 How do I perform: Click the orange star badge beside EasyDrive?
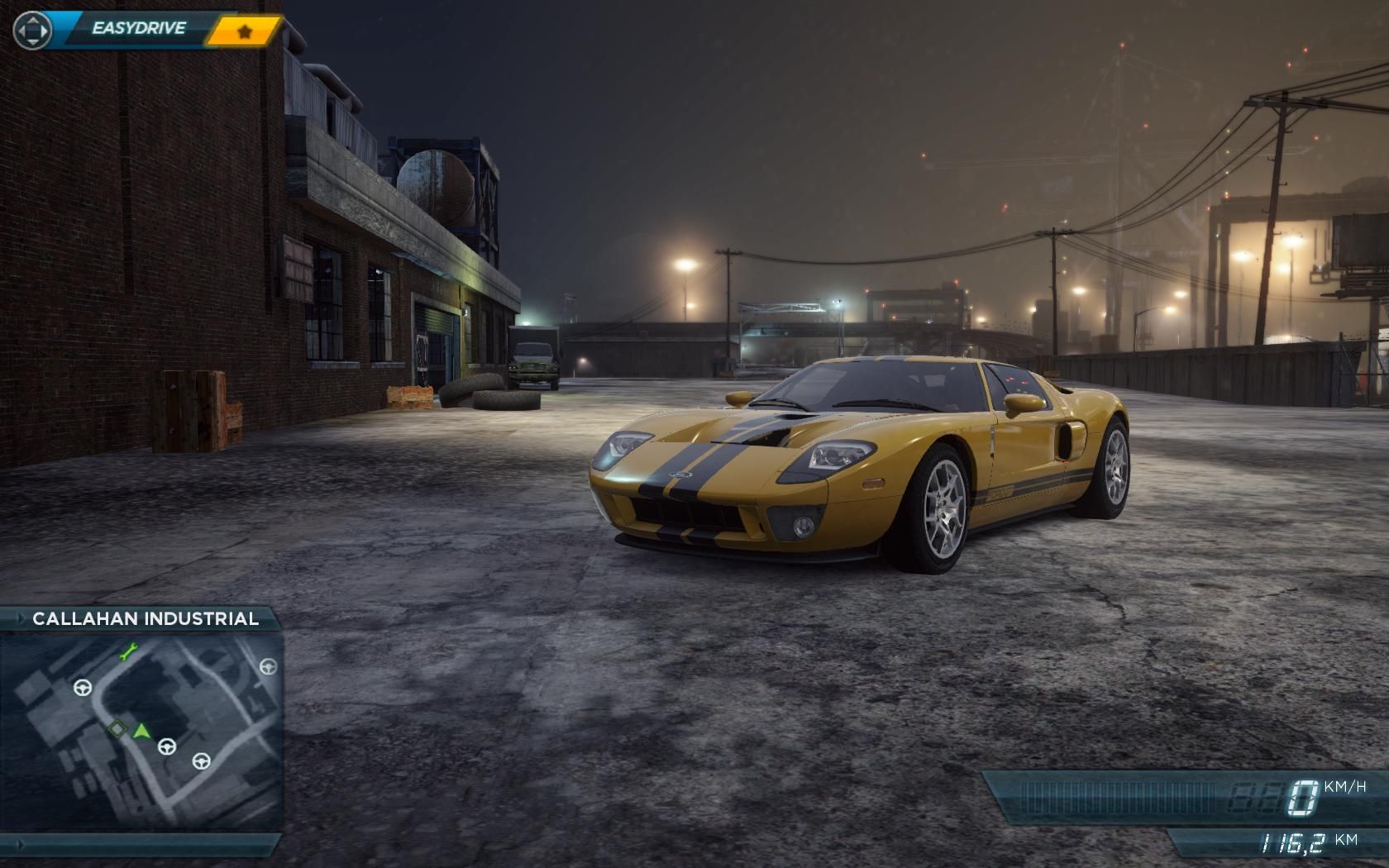pos(244,31)
